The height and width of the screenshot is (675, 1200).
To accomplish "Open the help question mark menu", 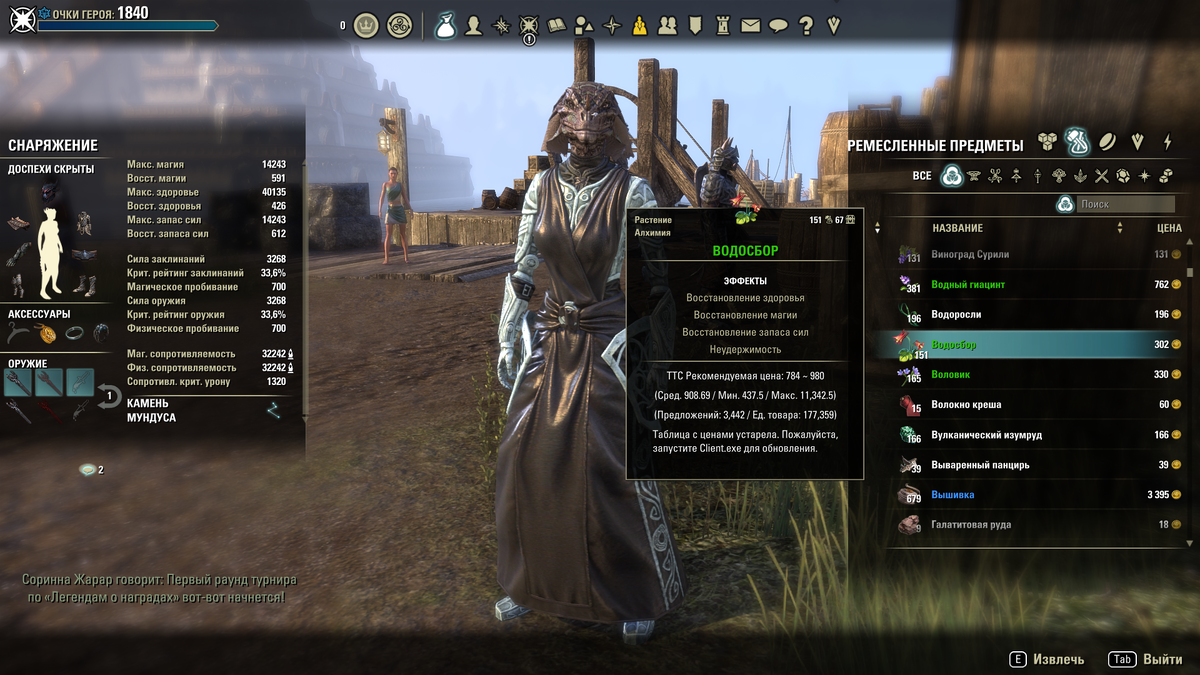I will (806, 25).
